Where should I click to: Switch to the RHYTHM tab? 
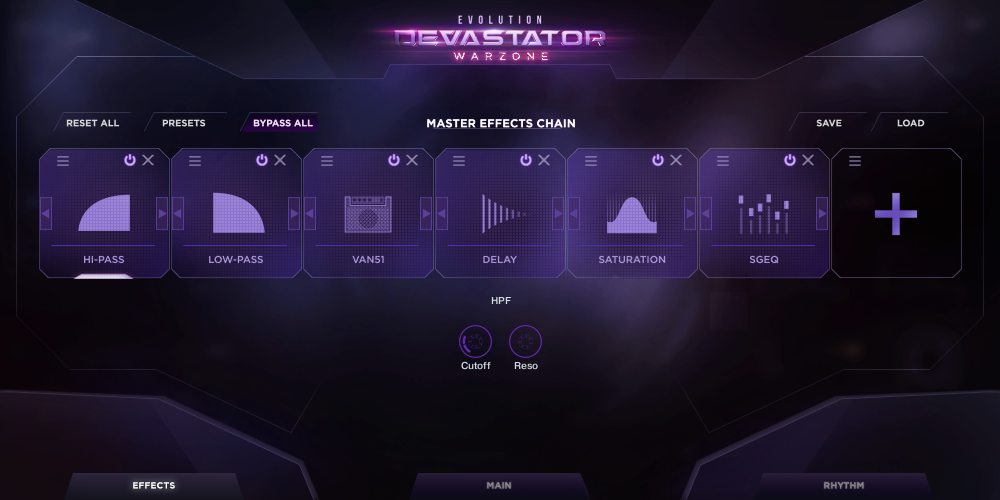point(843,486)
